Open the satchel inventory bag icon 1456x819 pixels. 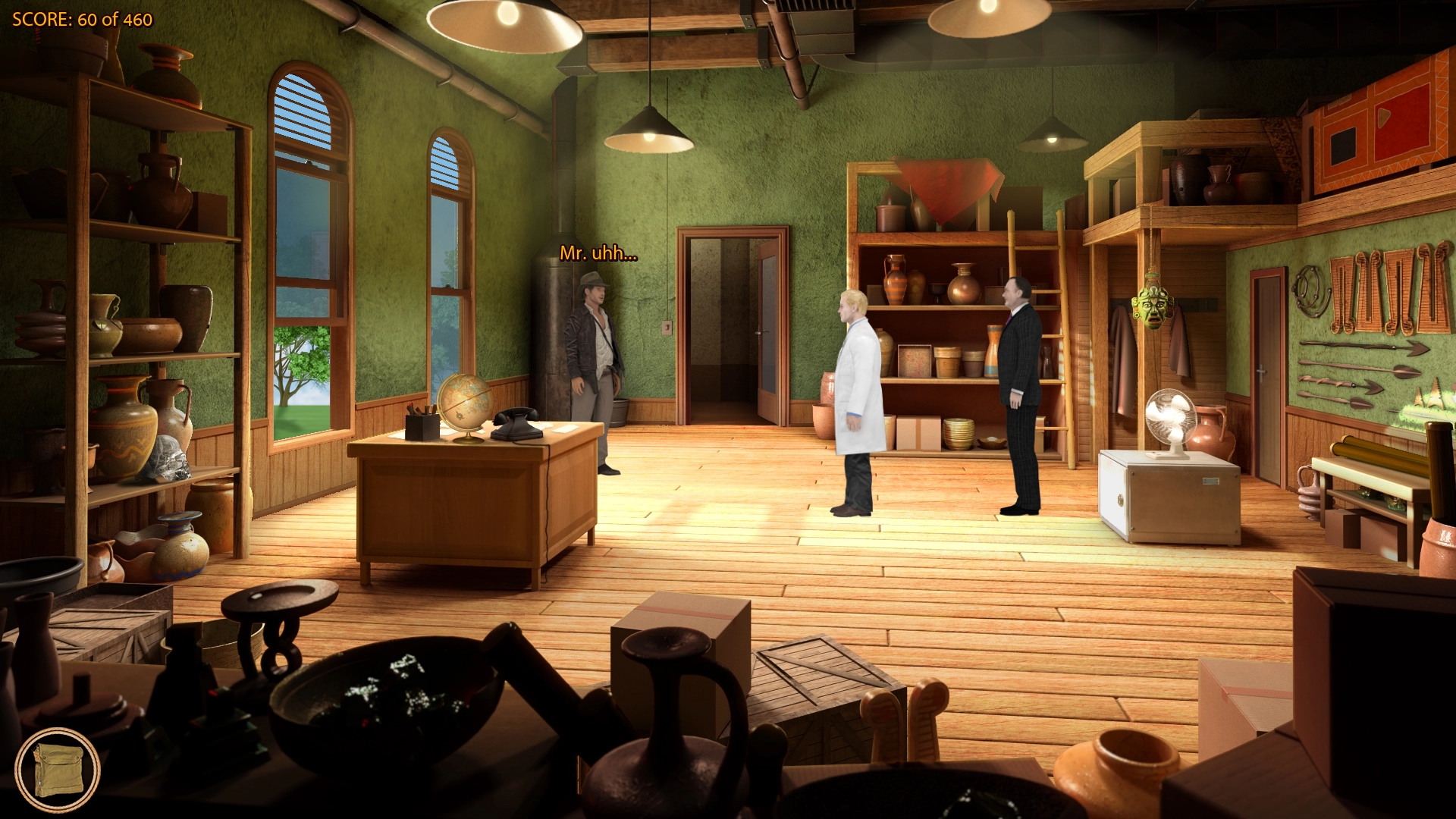coord(58,770)
